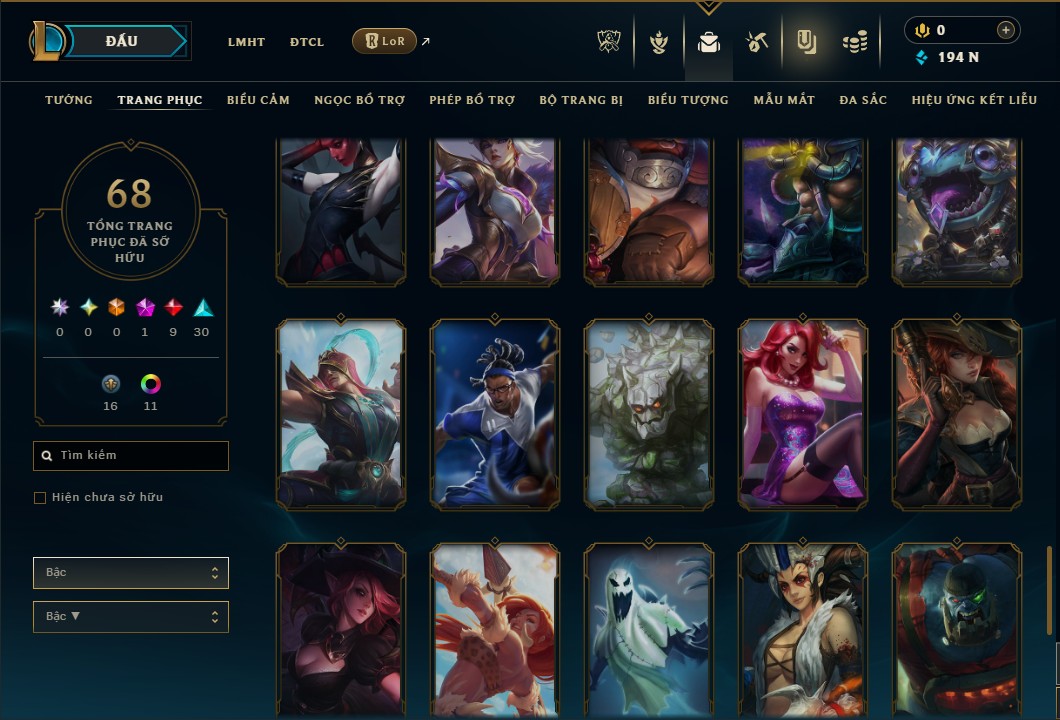This screenshot has height=720, width=1060.
Task: Choose the stone golem skin card
Action: pyautogui.click(x=649, y=413)
